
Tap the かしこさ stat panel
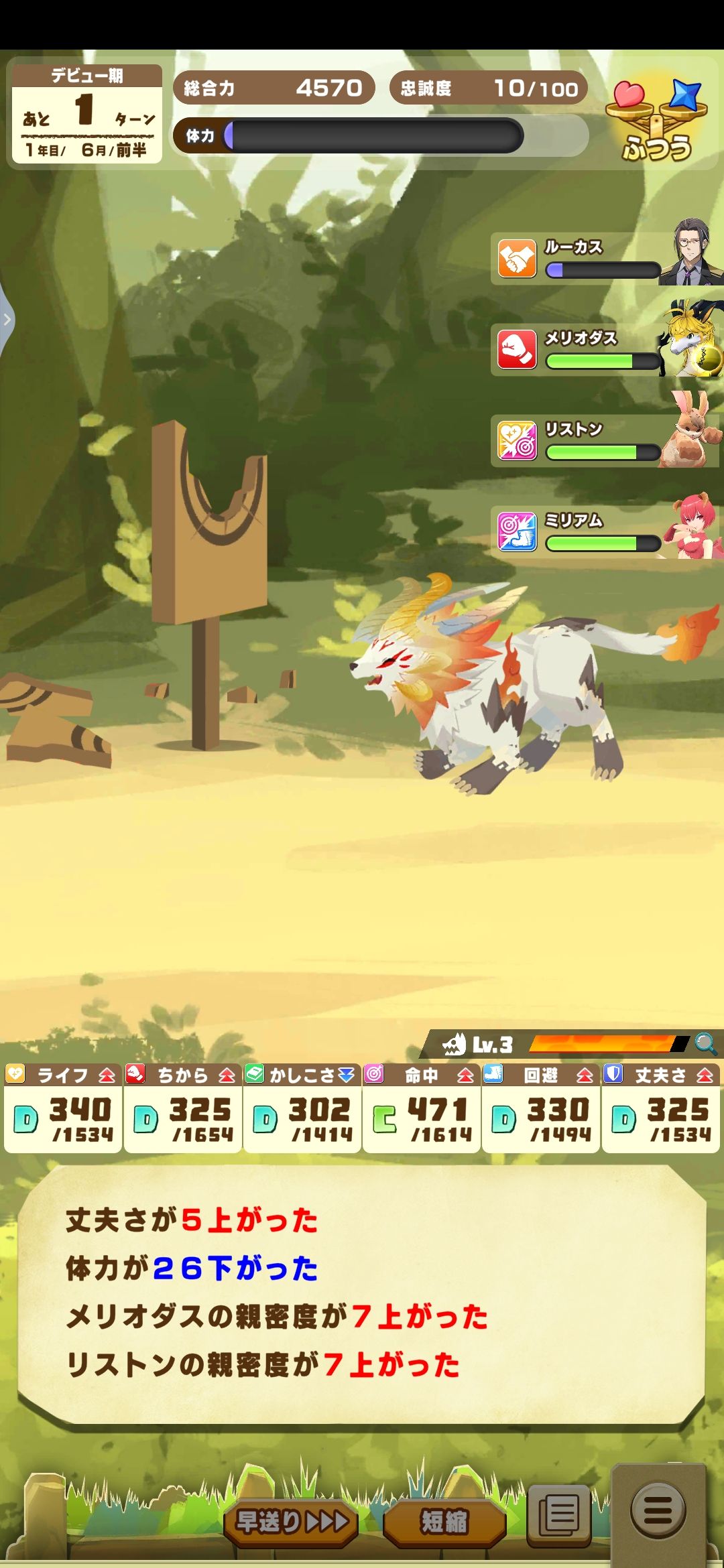click(302, 1108)
